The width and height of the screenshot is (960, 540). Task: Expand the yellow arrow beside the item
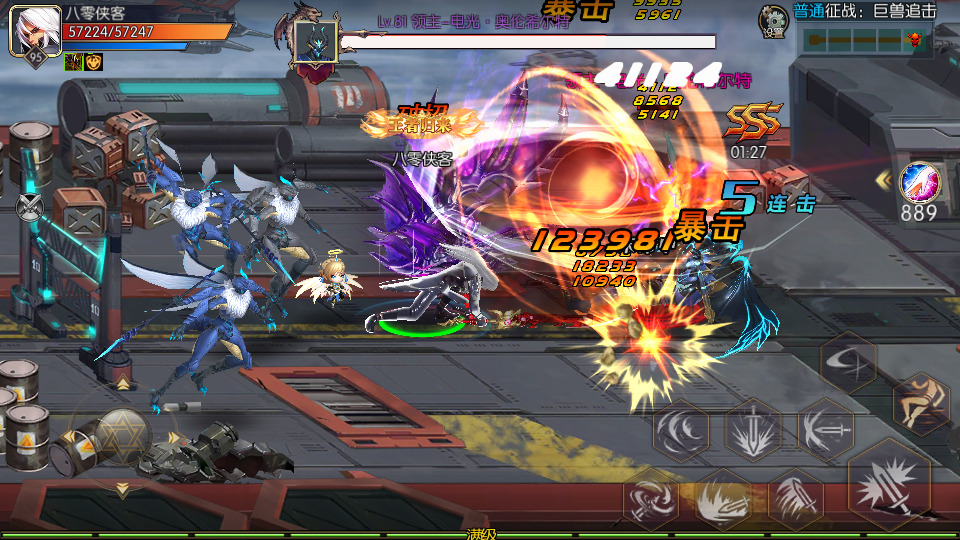click(882, 180)
